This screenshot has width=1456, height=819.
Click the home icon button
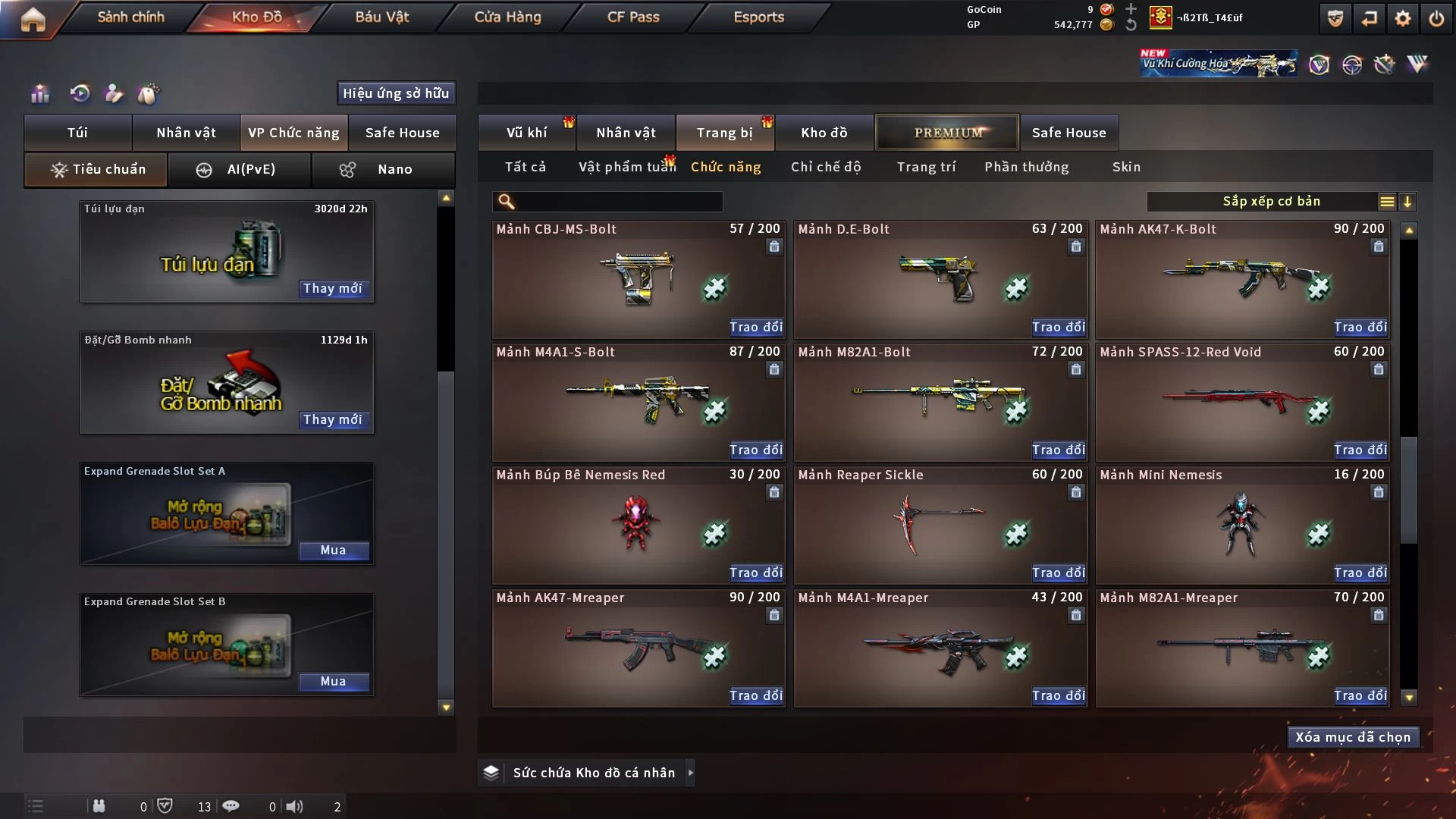coord(33,18)
